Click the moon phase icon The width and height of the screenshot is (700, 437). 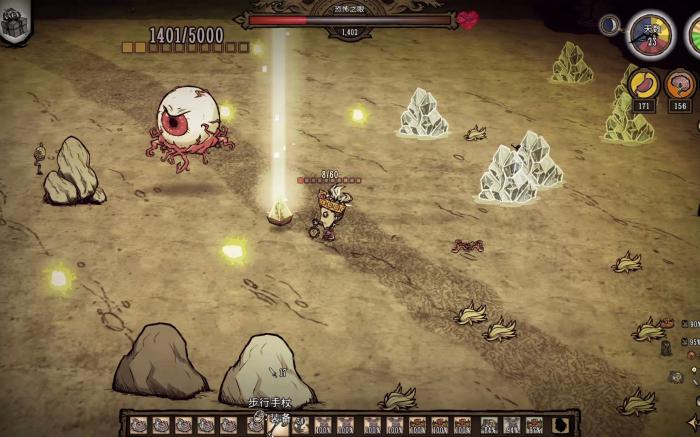pyautogui.click(x=609, y=25)
